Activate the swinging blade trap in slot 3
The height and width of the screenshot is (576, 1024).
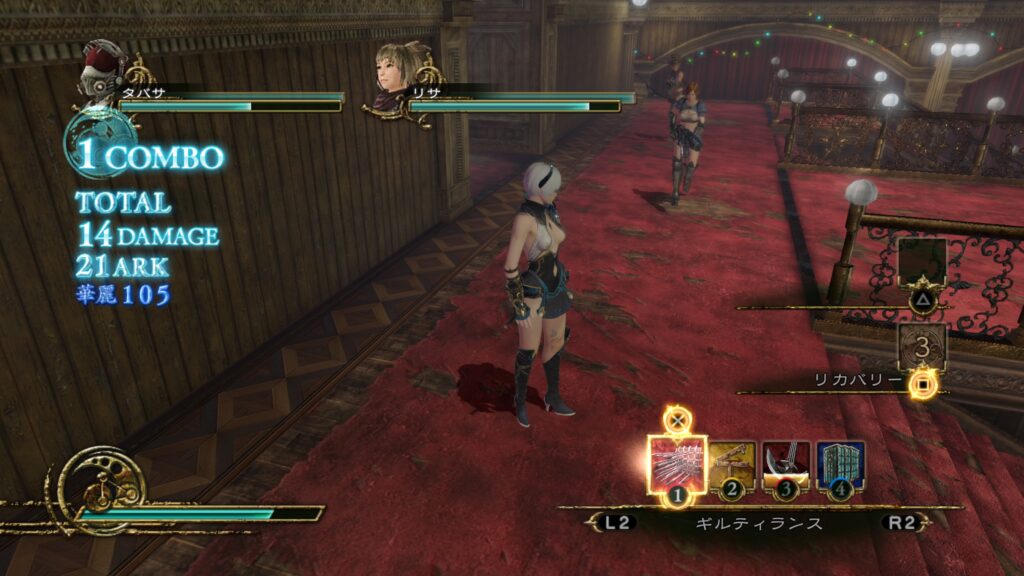(786, 465)
